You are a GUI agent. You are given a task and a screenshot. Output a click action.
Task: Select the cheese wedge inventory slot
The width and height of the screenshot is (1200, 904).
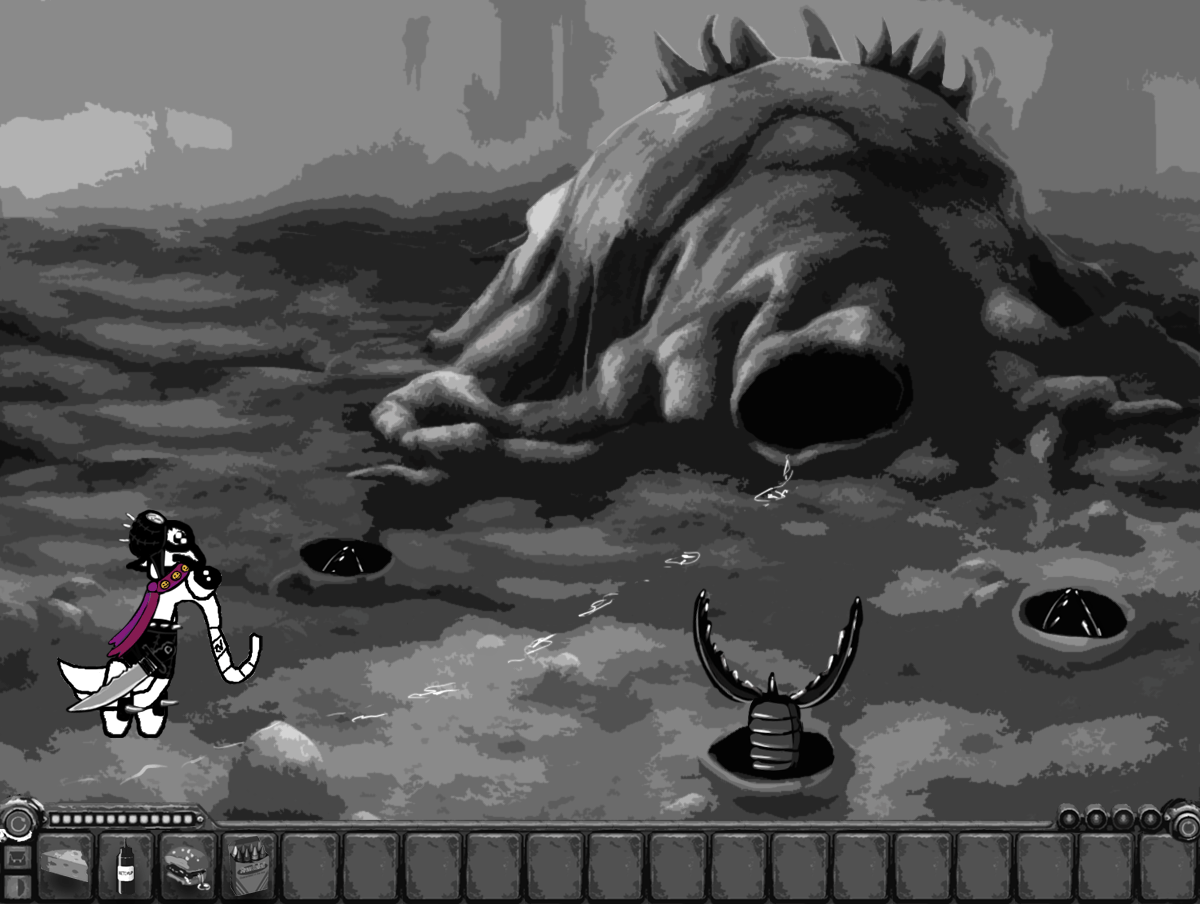pyautogui.click(x=66, y=864)
